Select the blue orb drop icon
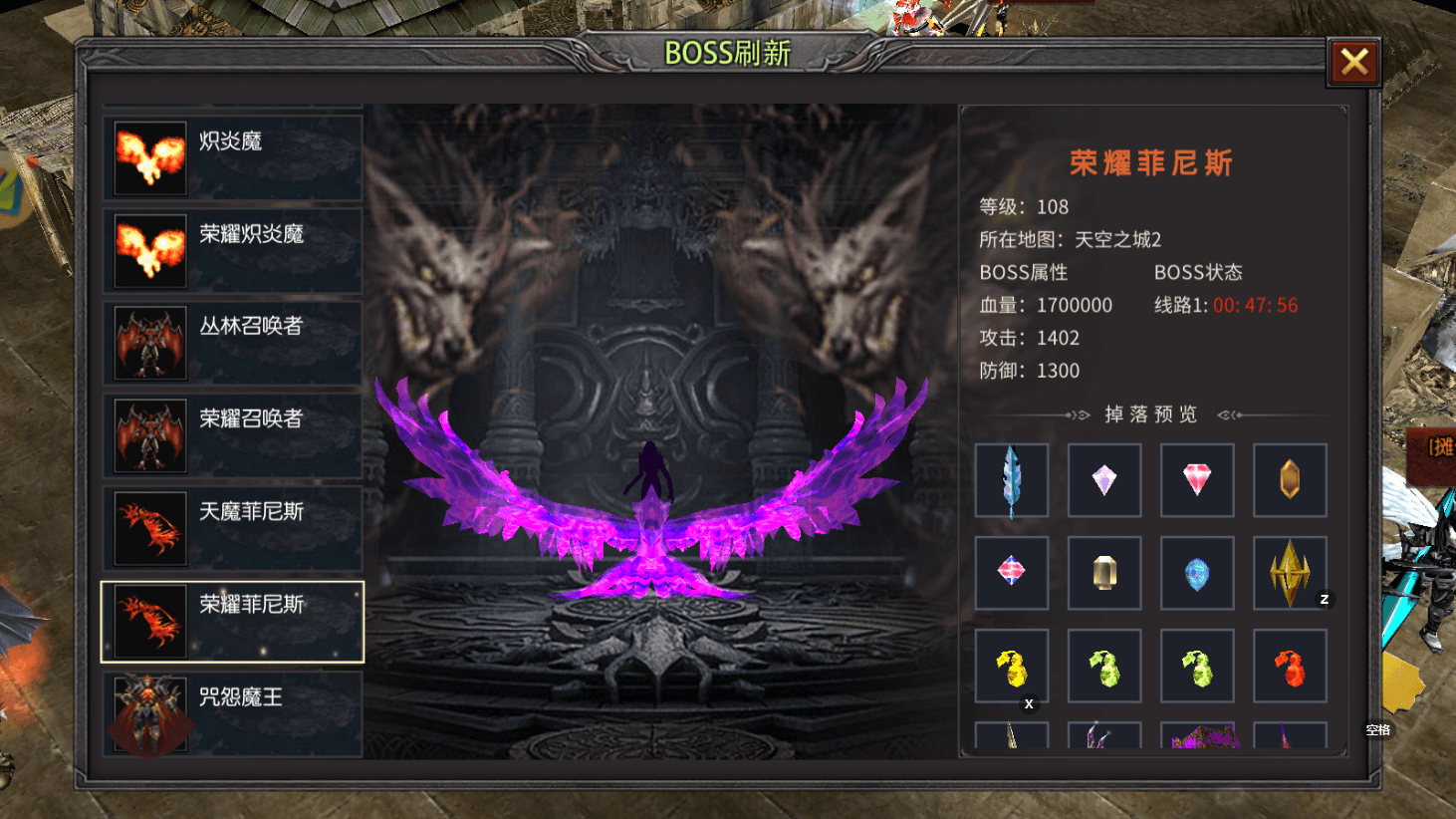 pos(1197,573)
